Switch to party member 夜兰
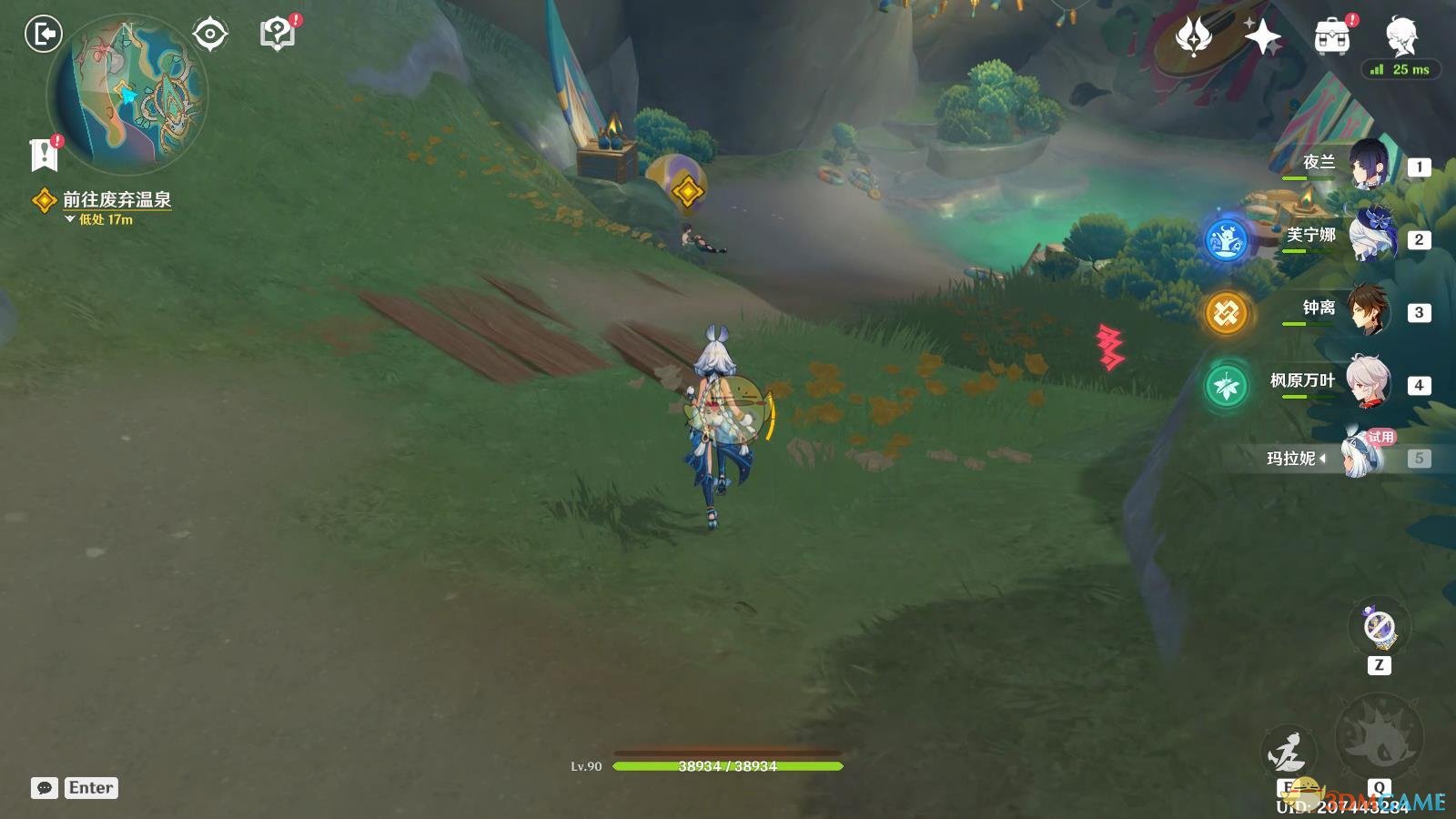Screen dimensions: 1456x819 click(1368, 165)
